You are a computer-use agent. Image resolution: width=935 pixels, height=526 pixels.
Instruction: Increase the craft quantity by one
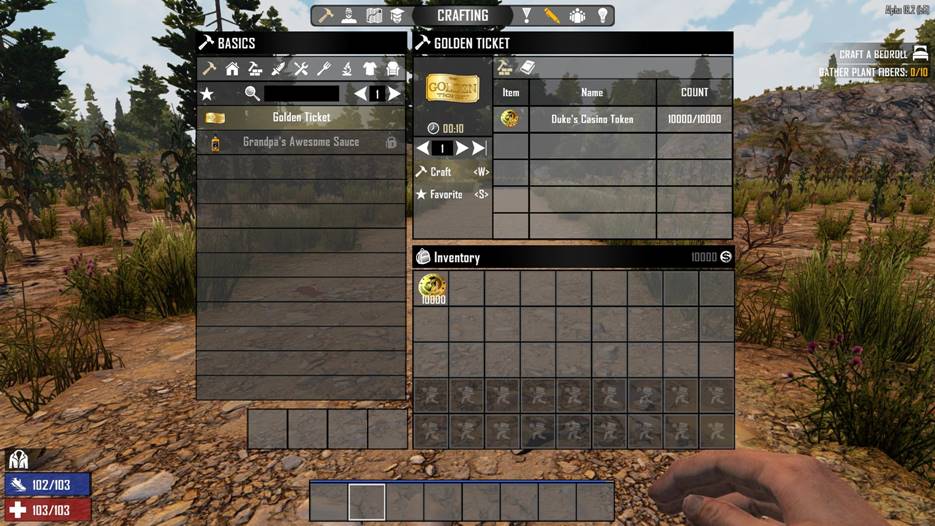(462, 148)
